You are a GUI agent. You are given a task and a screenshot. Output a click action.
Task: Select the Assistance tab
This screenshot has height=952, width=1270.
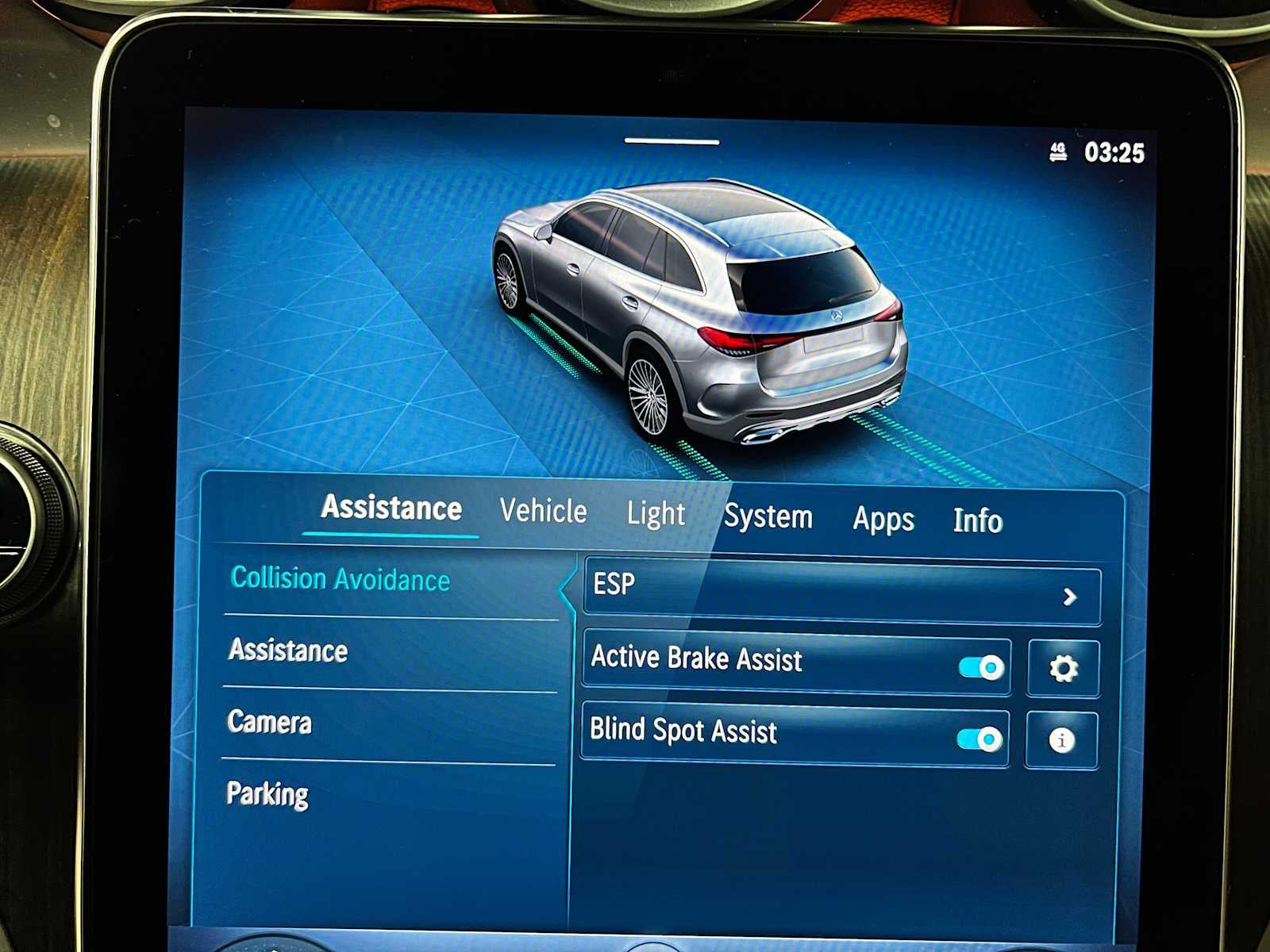tap(391, 508)
